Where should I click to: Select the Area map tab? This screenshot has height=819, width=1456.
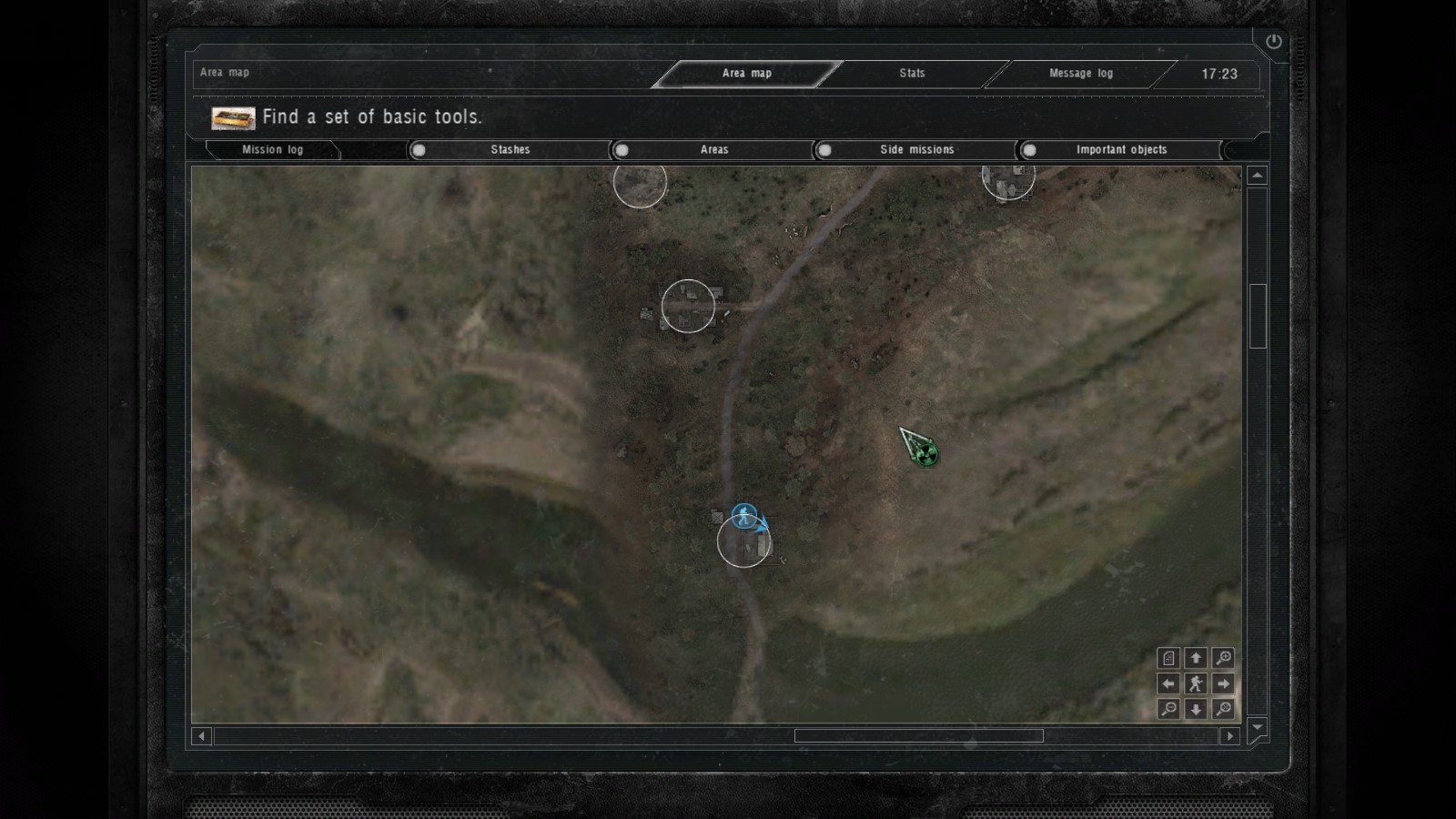pos(746,74)
